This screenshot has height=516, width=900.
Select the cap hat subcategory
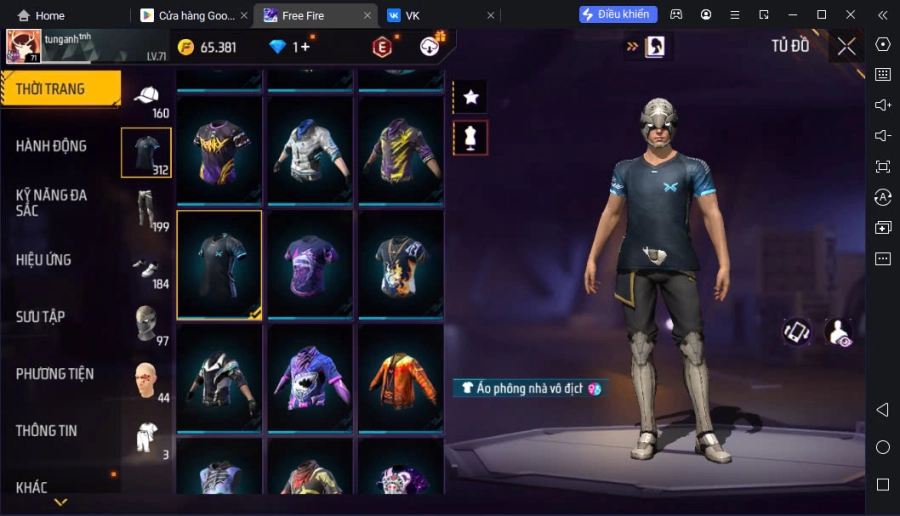[147, 97]
